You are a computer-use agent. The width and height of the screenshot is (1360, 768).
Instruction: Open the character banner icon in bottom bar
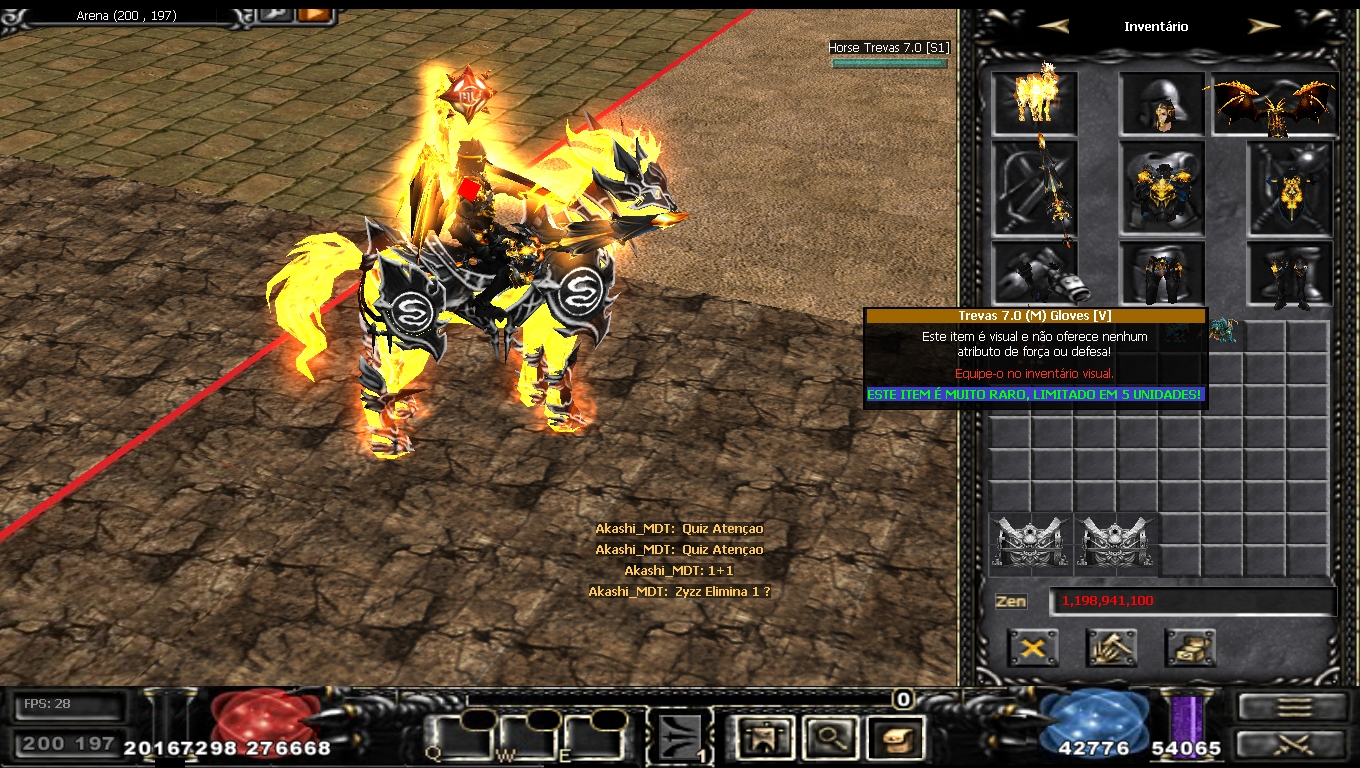coord(764,738)
